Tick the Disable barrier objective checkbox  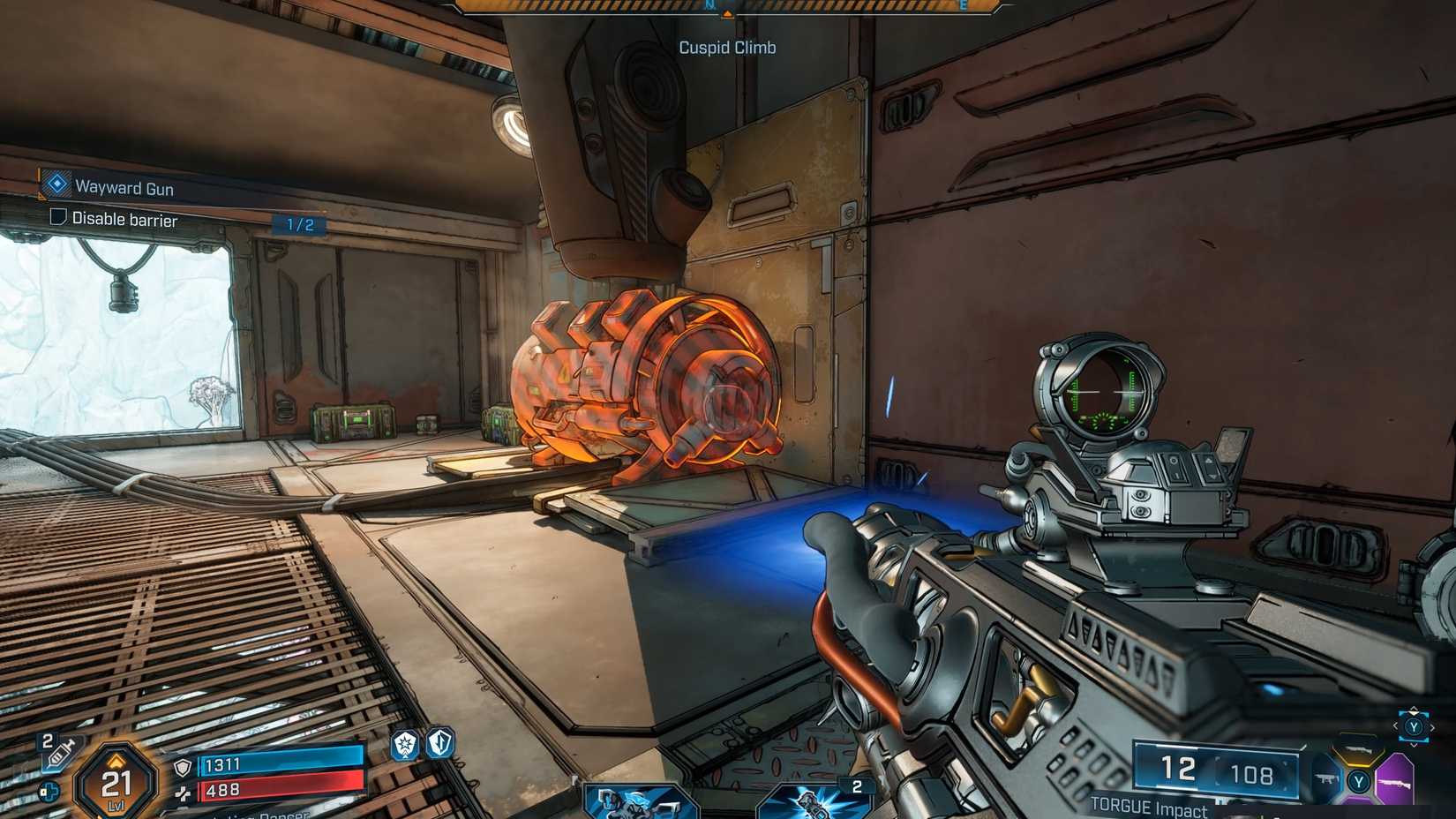[58, 217]
